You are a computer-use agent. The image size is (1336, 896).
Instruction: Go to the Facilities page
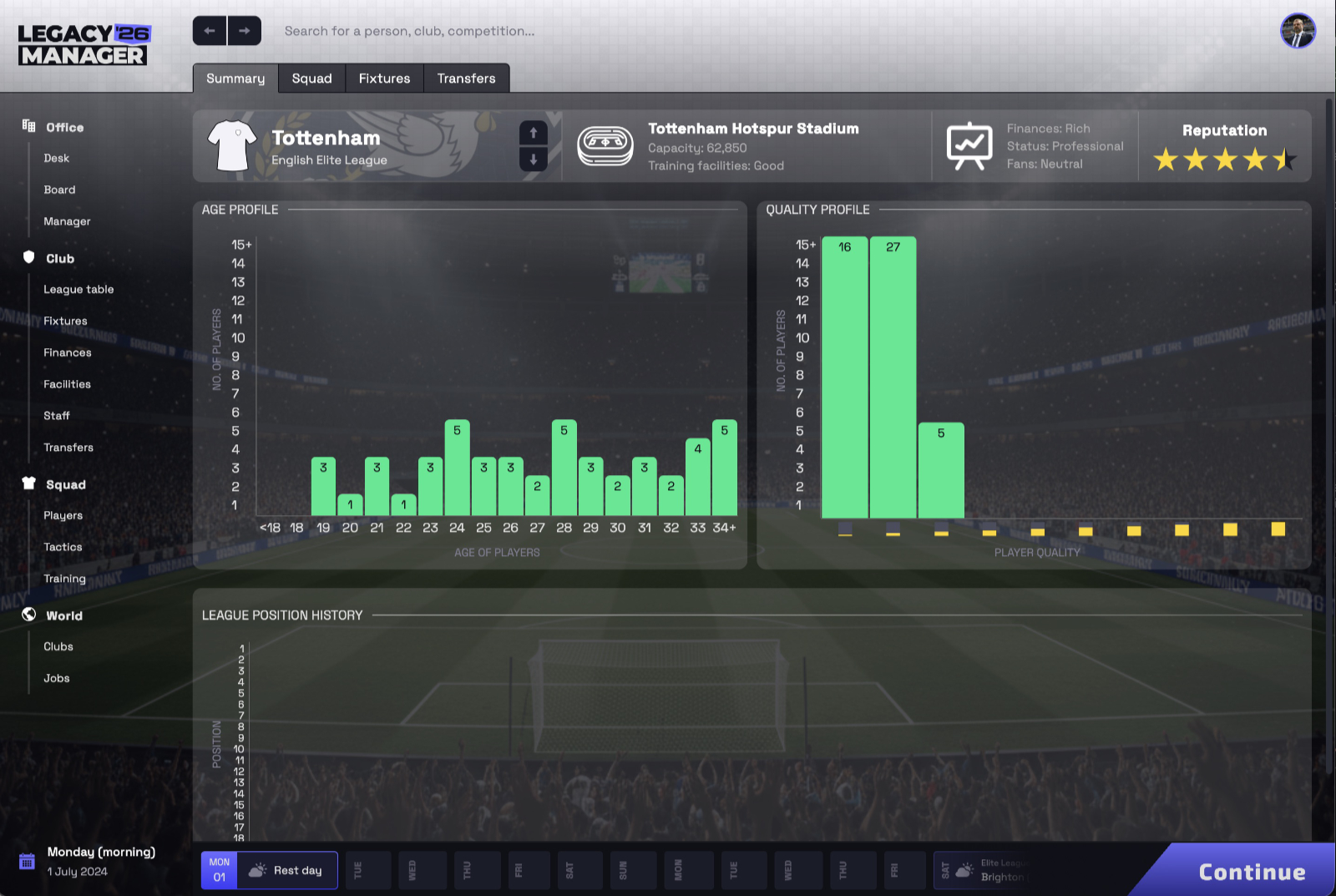[x=67, y=384]
